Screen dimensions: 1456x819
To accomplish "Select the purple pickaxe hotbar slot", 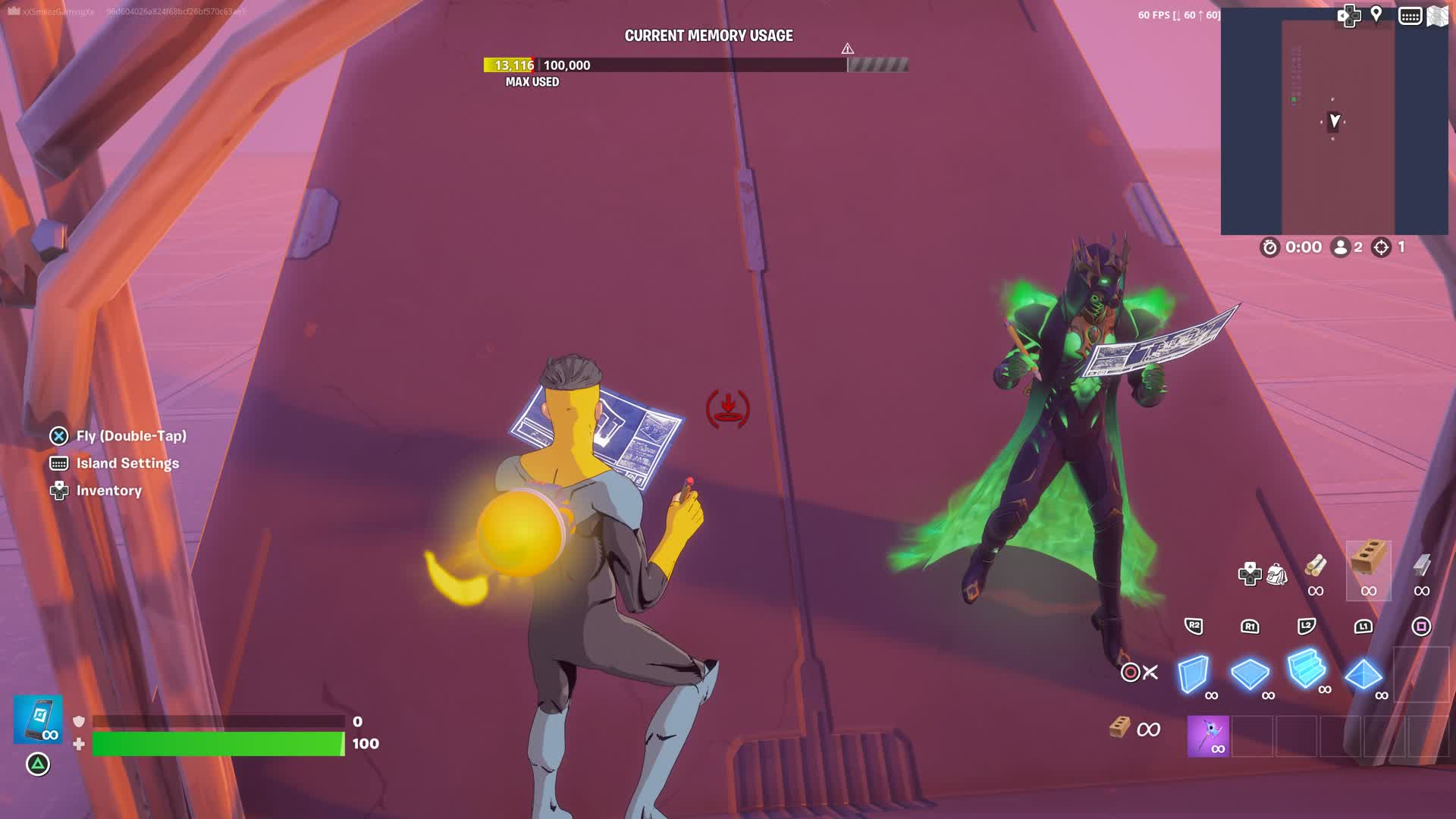I will coord(1208,736).
